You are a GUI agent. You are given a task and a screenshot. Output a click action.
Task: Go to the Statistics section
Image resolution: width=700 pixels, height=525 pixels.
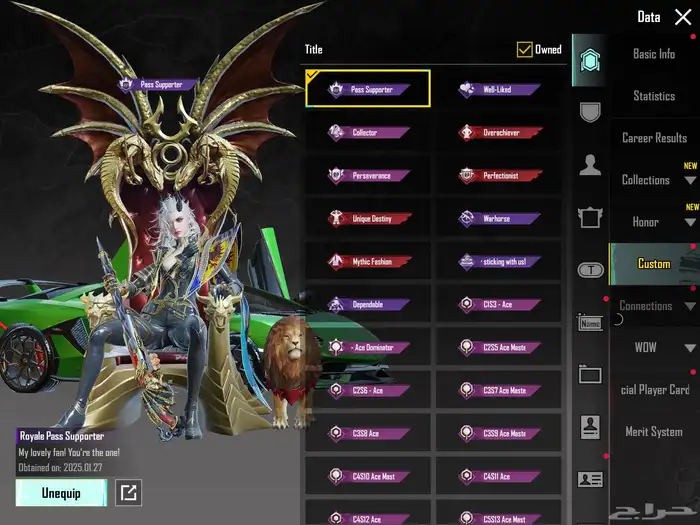pos(654,96)
